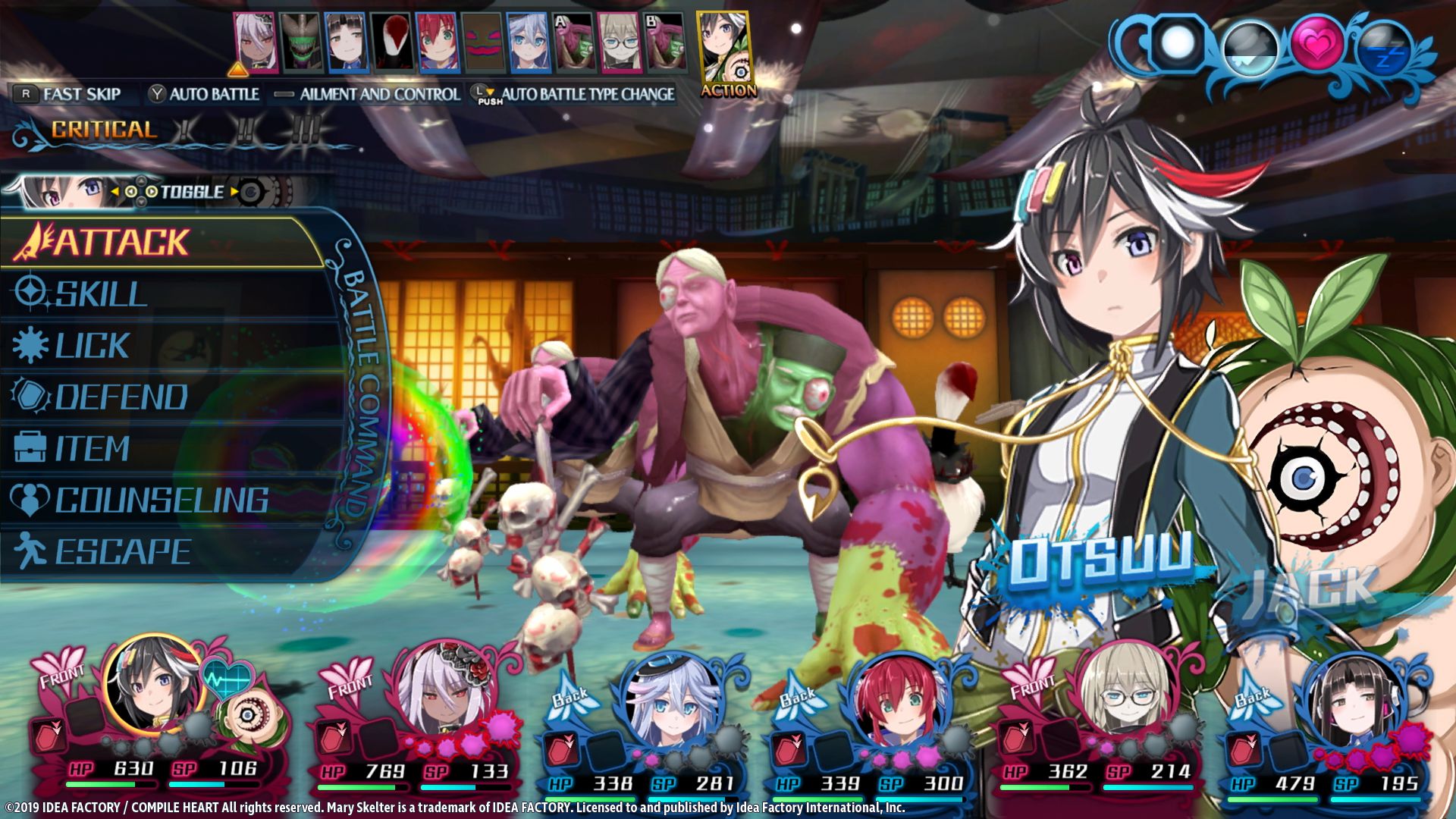Image resolution: width=1456 pixels, height=819 pixels.
Task: Select Defend from battle commands
Action: (121, 397)
